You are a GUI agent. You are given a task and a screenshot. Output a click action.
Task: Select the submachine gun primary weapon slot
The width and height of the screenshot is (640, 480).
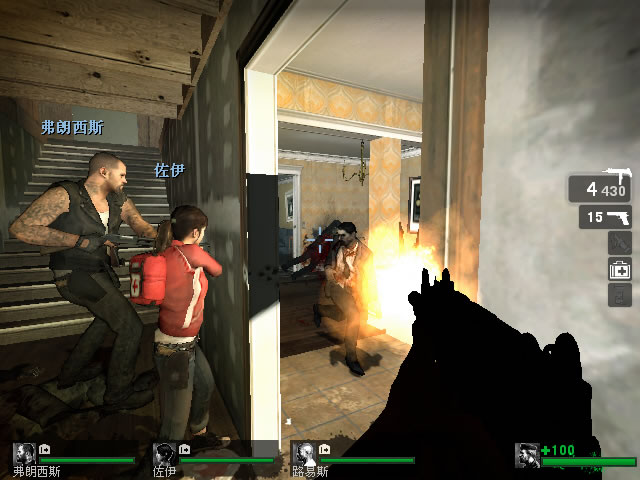coord(600,188)
